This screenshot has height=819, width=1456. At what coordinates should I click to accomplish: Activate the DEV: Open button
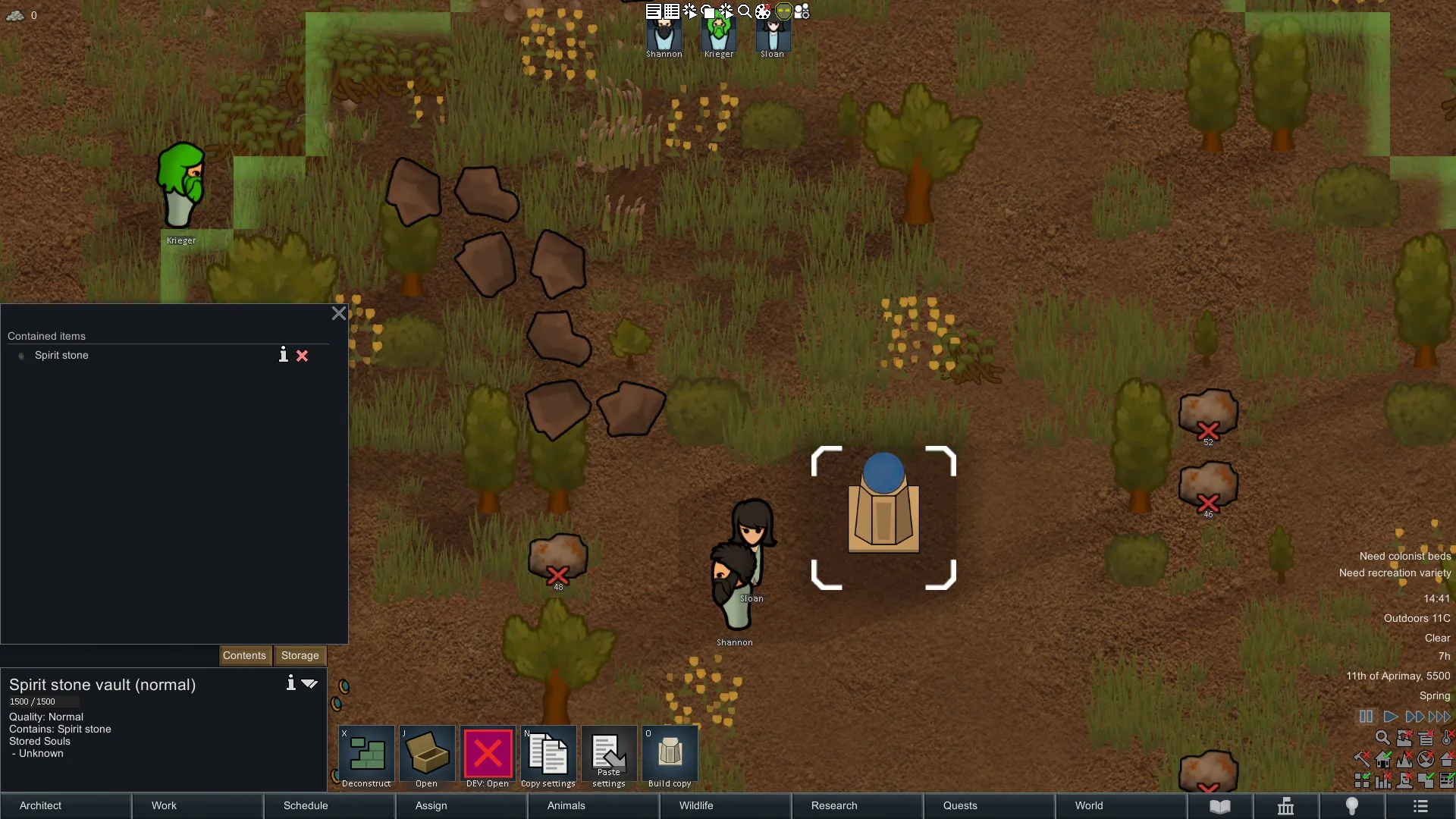pyautogui.click(x=488, y=757)
